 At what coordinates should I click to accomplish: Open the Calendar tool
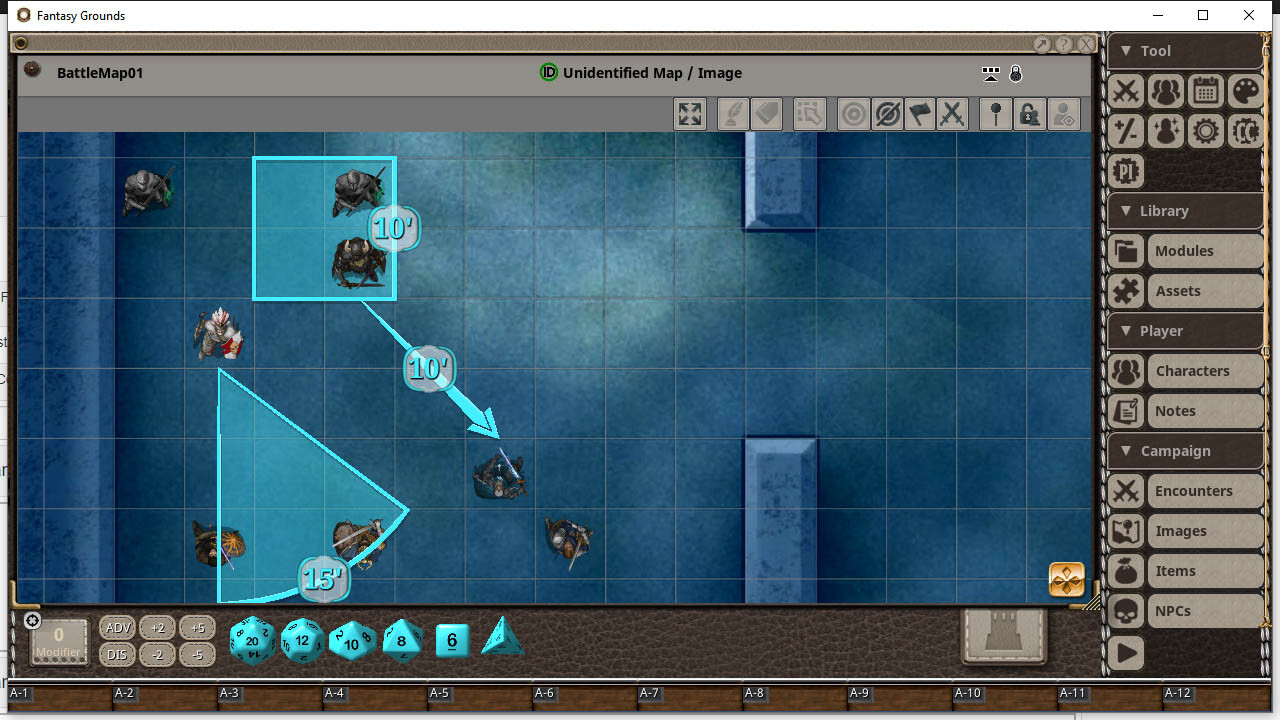[x=1205, y=91]
